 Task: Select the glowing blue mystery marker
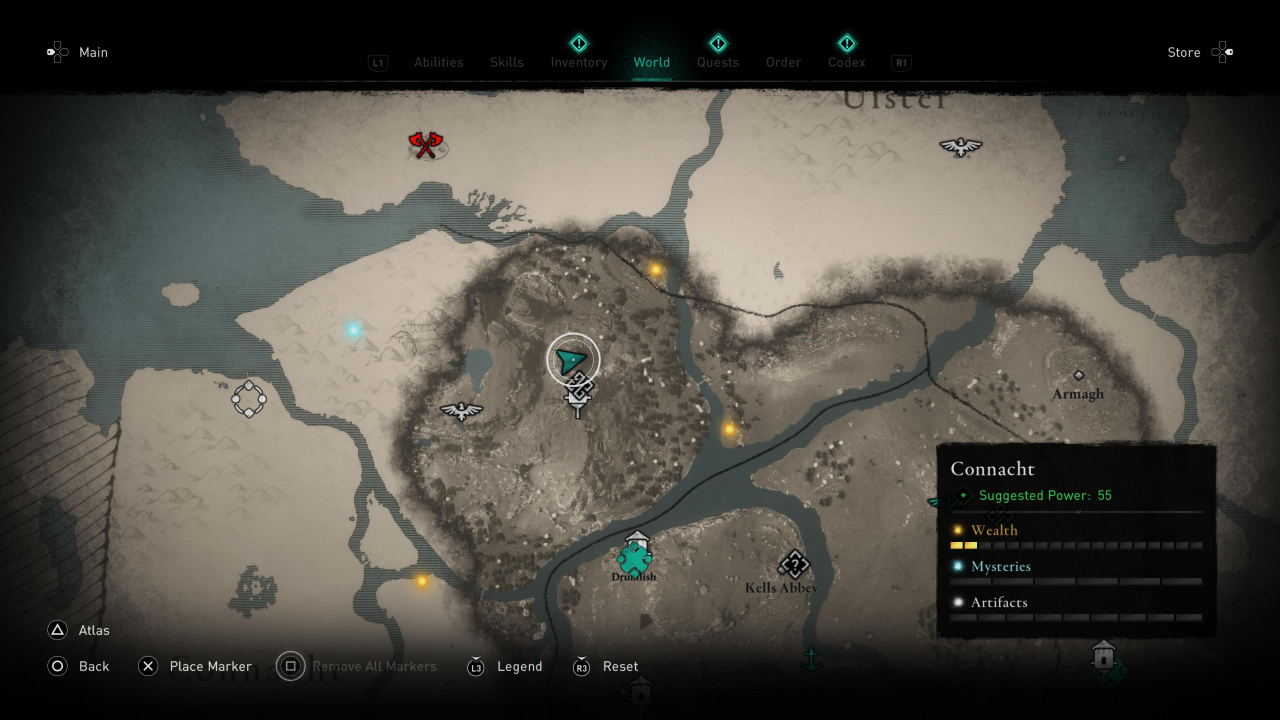pyautogui.click(x=353, y=329)
